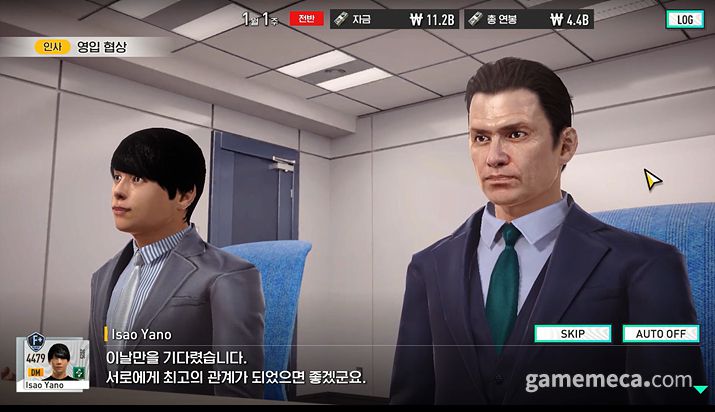The image size is (715, 412).
Task: Open the LOG dialogue history
Action: 684,19
